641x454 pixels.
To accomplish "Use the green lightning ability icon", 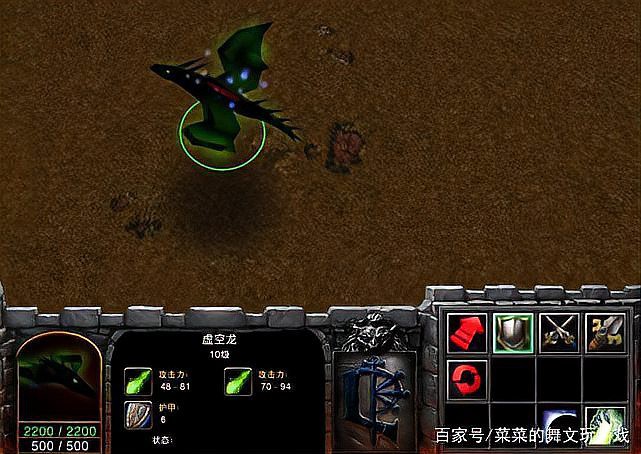I will click(604, 424).
